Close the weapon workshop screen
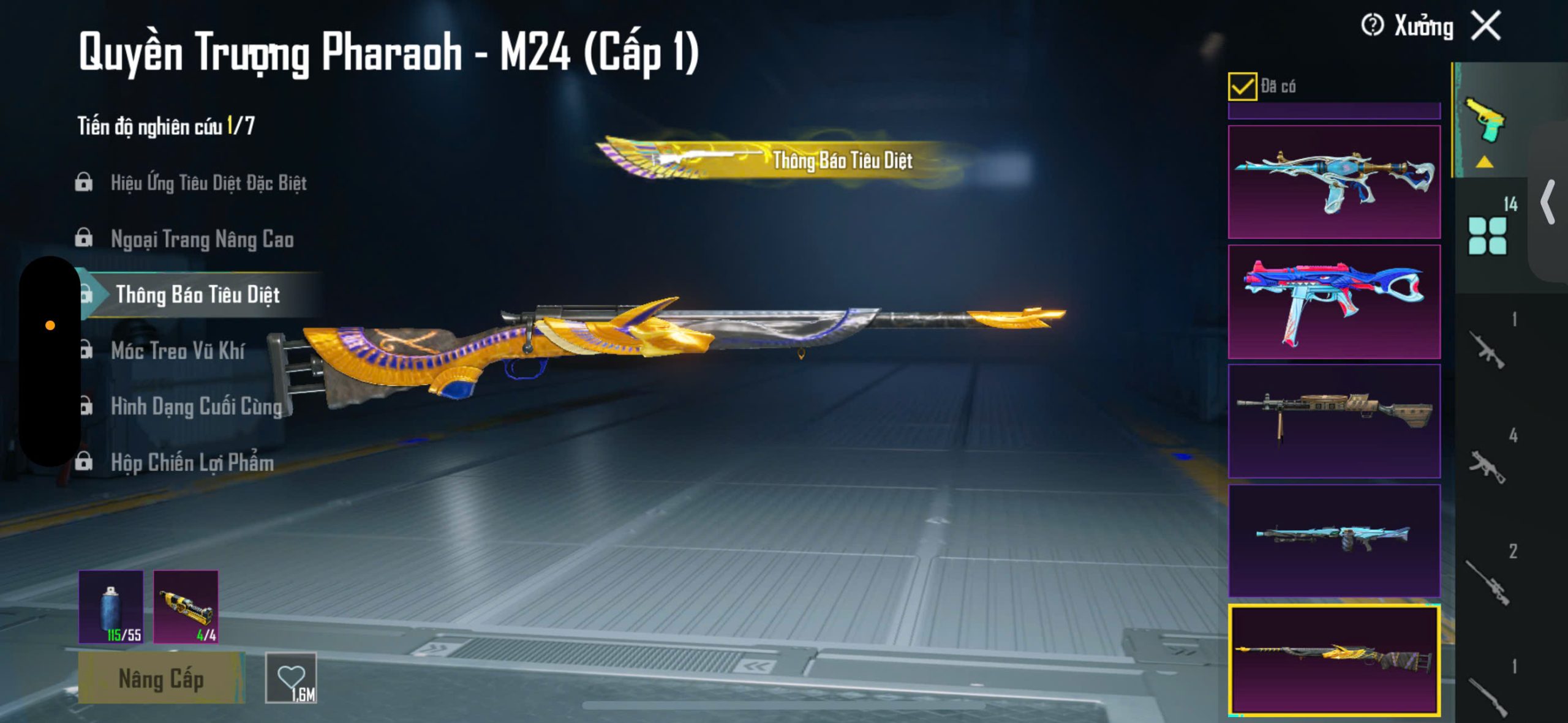Screen dimensions: 1568x723 pyautogui.click(x=1486, y=26)
